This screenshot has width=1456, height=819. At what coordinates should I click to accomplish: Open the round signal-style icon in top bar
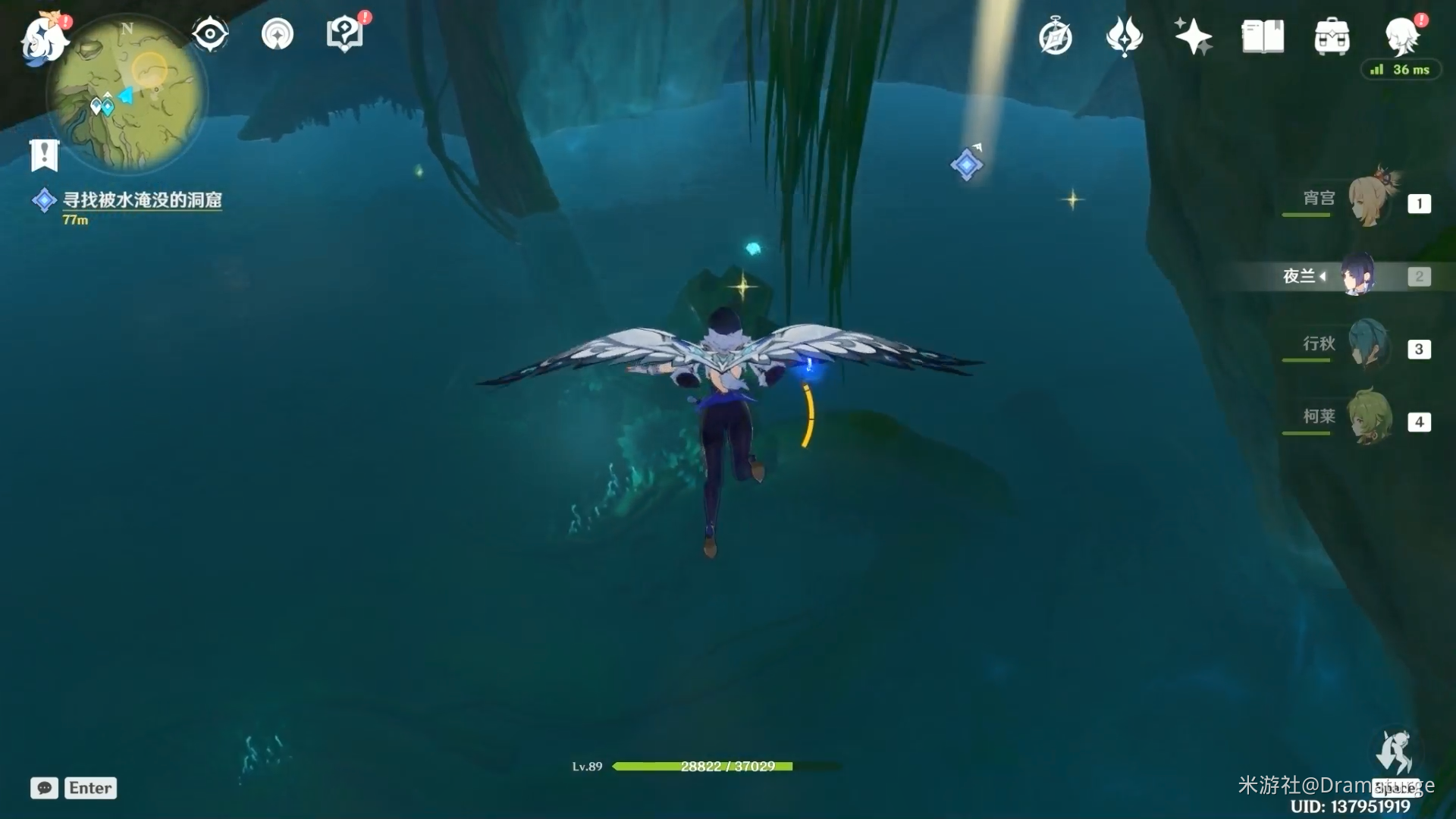(278, 34)
